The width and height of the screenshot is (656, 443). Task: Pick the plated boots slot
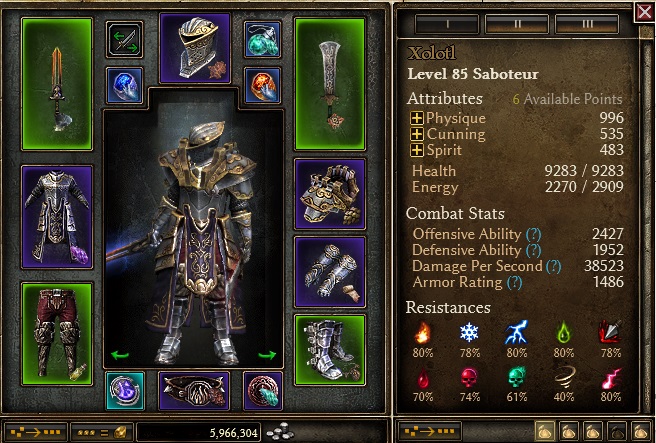tap(330, 349)
